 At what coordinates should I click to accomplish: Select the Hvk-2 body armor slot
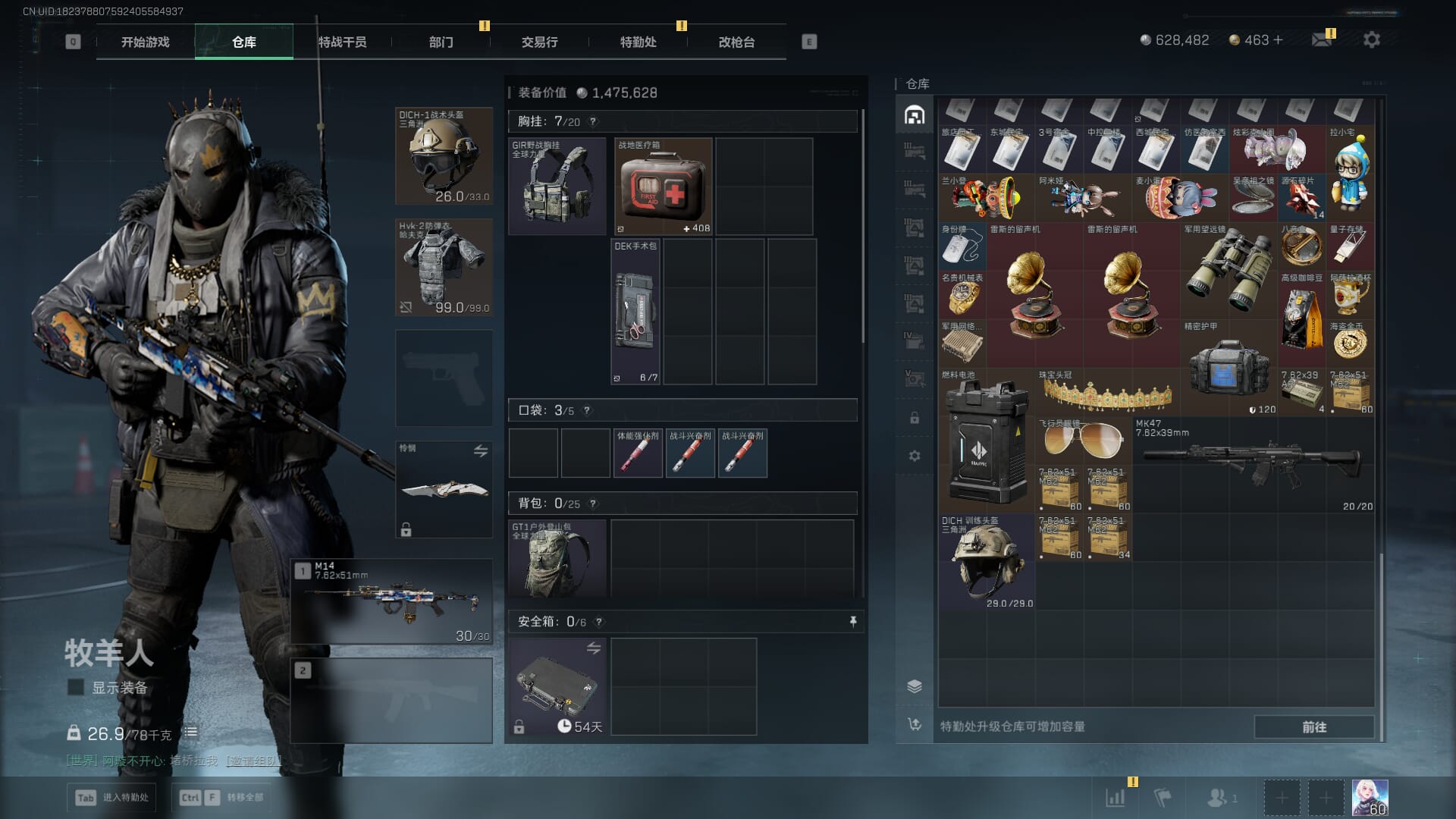click(x=444, y=267)
